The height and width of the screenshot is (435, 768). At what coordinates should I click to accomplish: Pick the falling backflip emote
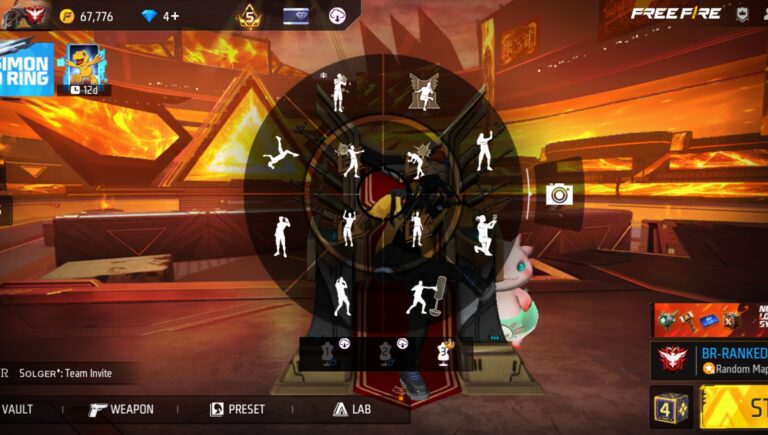pos(278,154)
